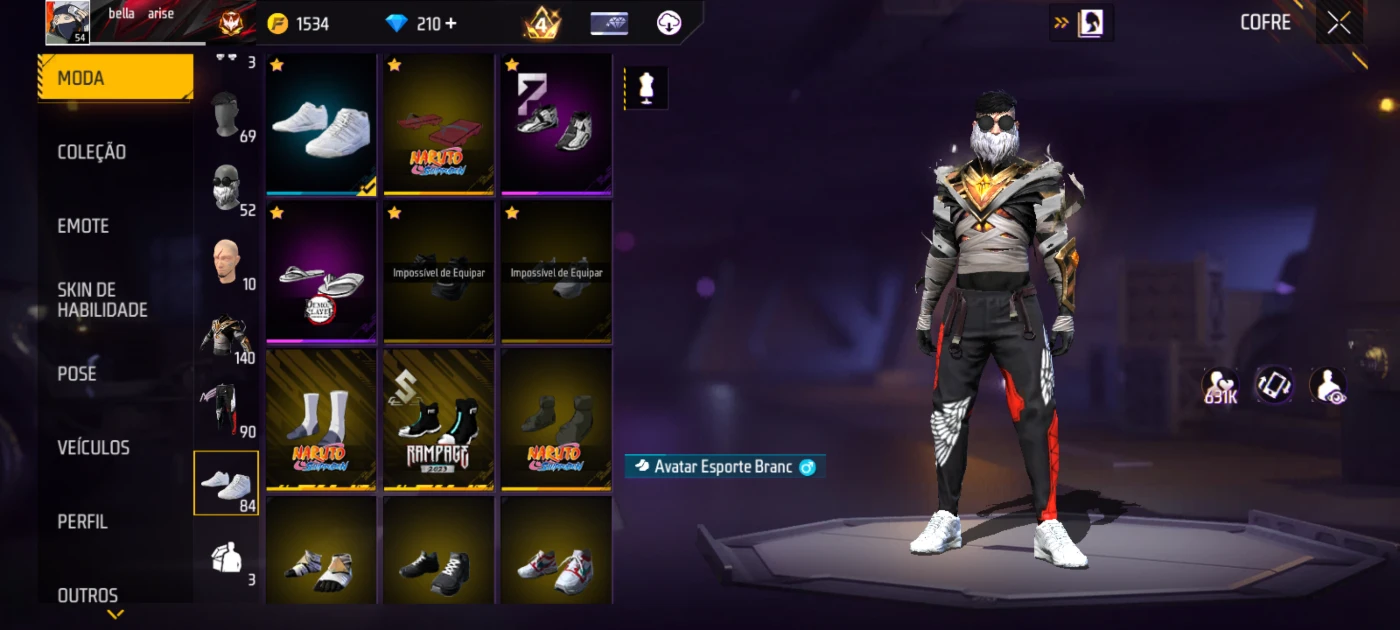The width and height of the screenshot is (1400, 630).
Task: Click the crown rank badge
Action: click(x=542, y=23)
